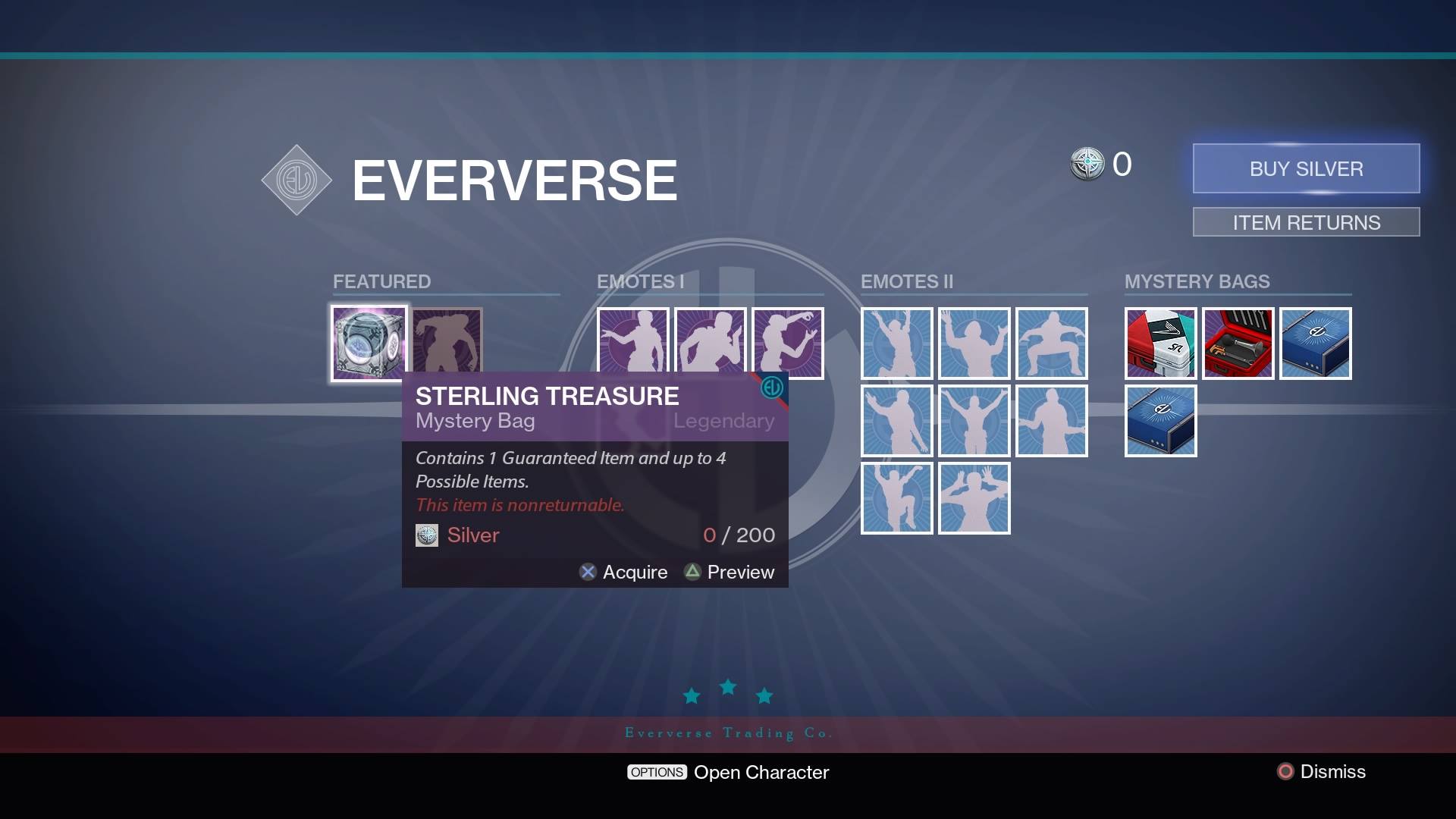Select the first emote under Emotes I
1456x819 pixels.
pyautogui.click(x=633, y=343)
